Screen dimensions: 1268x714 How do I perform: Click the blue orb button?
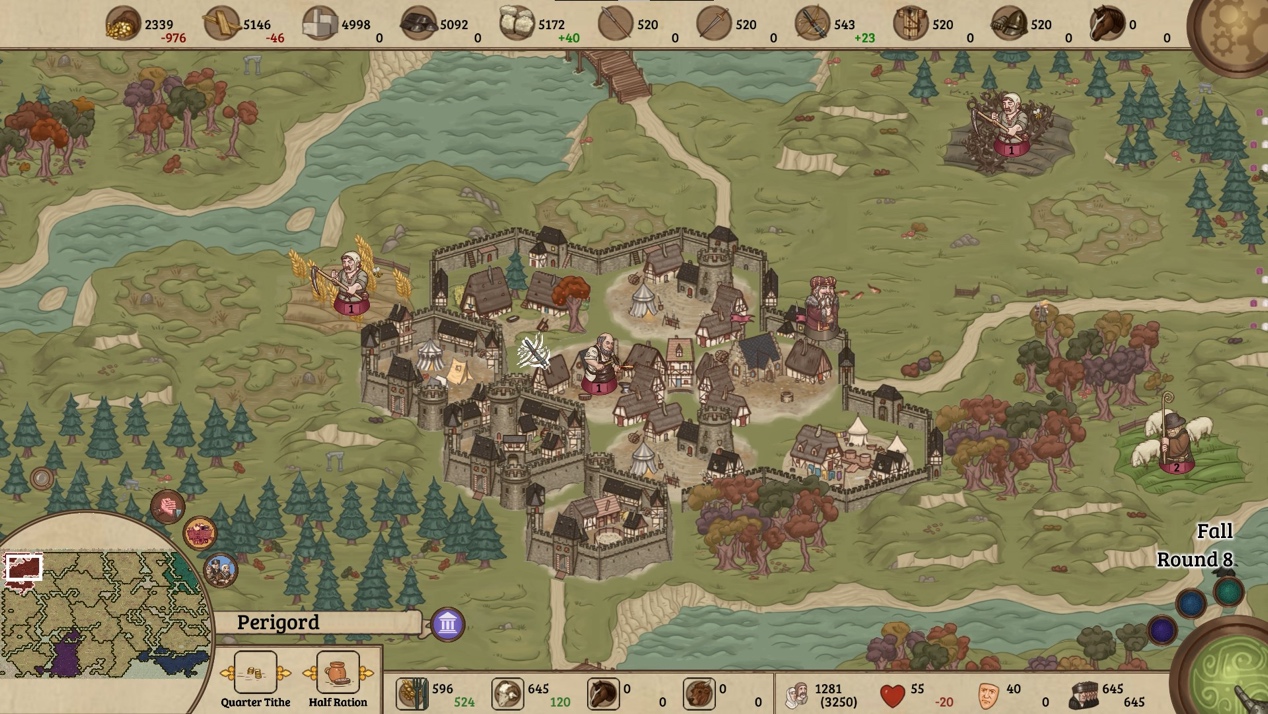1191,603
